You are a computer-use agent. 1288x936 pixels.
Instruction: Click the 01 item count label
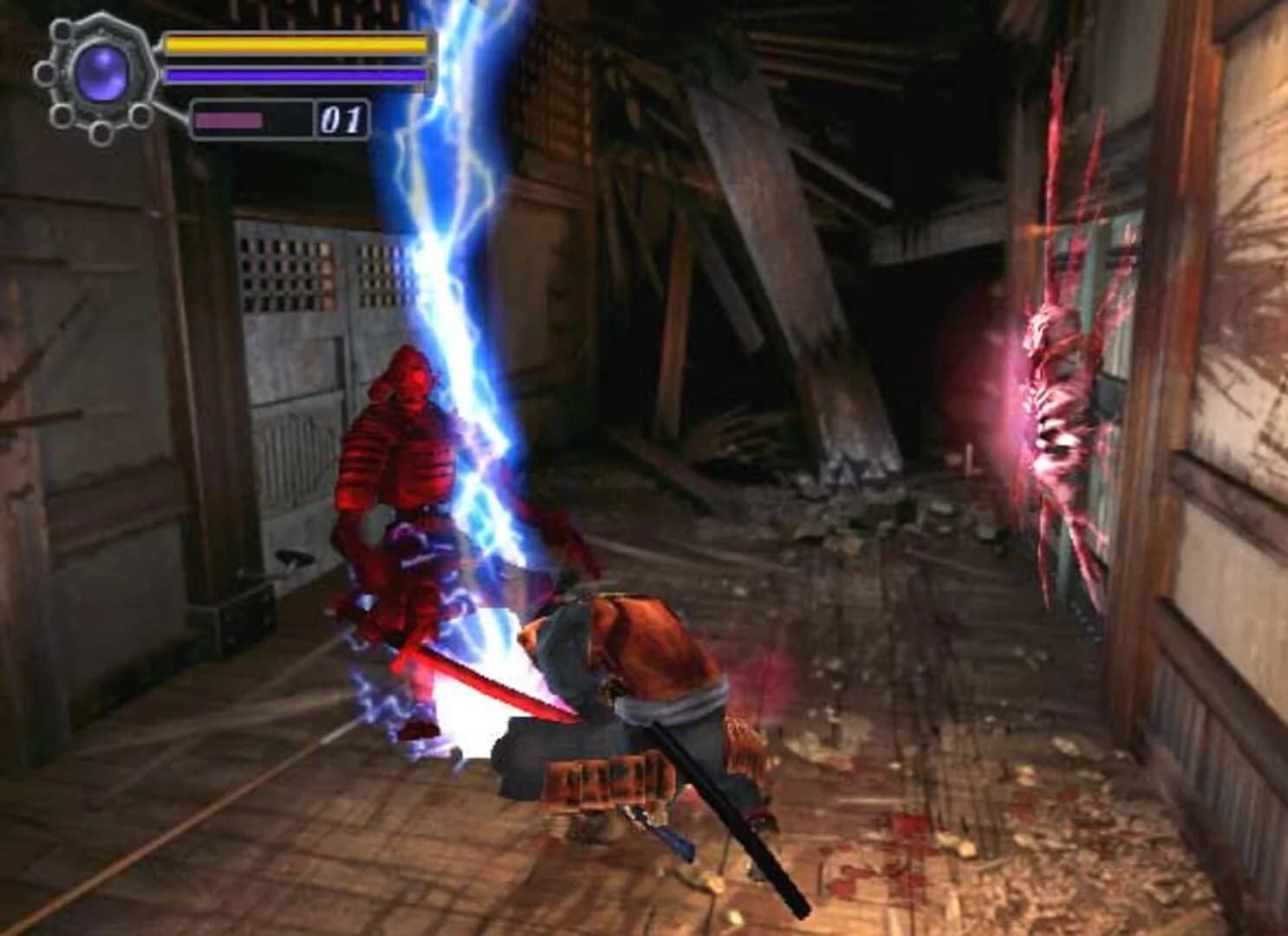tap(342, 119)
